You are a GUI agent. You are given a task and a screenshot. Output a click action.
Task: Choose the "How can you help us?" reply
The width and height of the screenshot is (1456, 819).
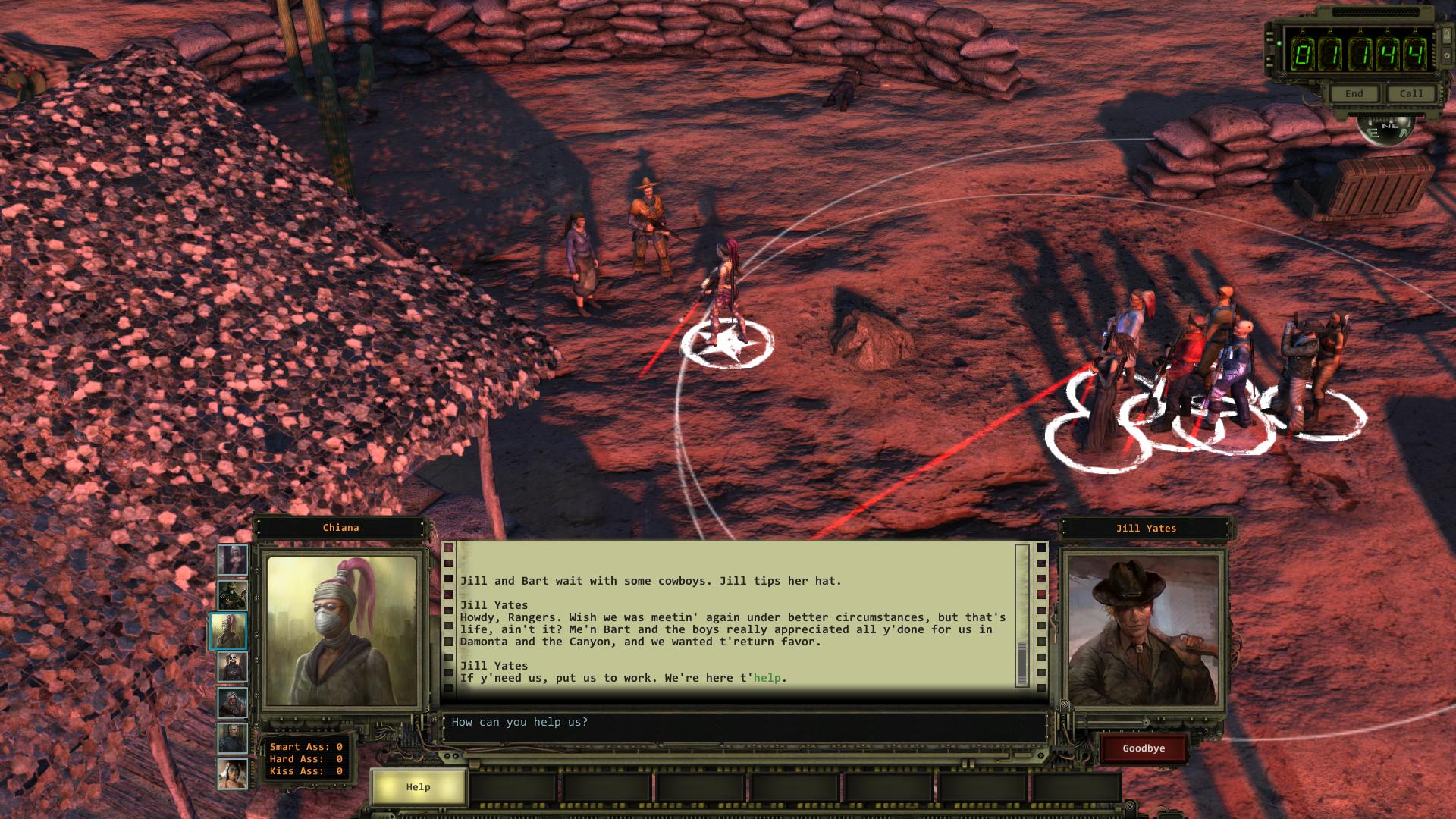[x=520, y=723]
